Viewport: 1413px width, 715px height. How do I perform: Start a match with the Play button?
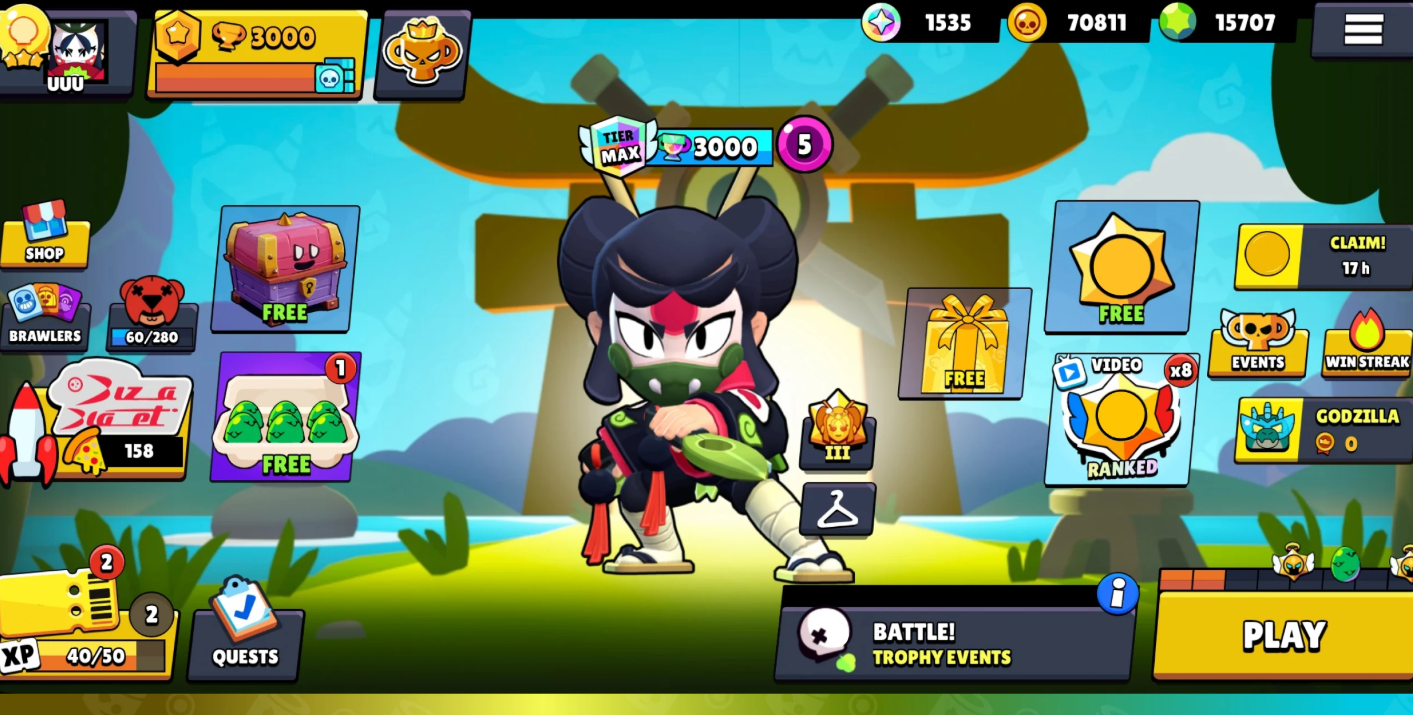[1283, 635]
